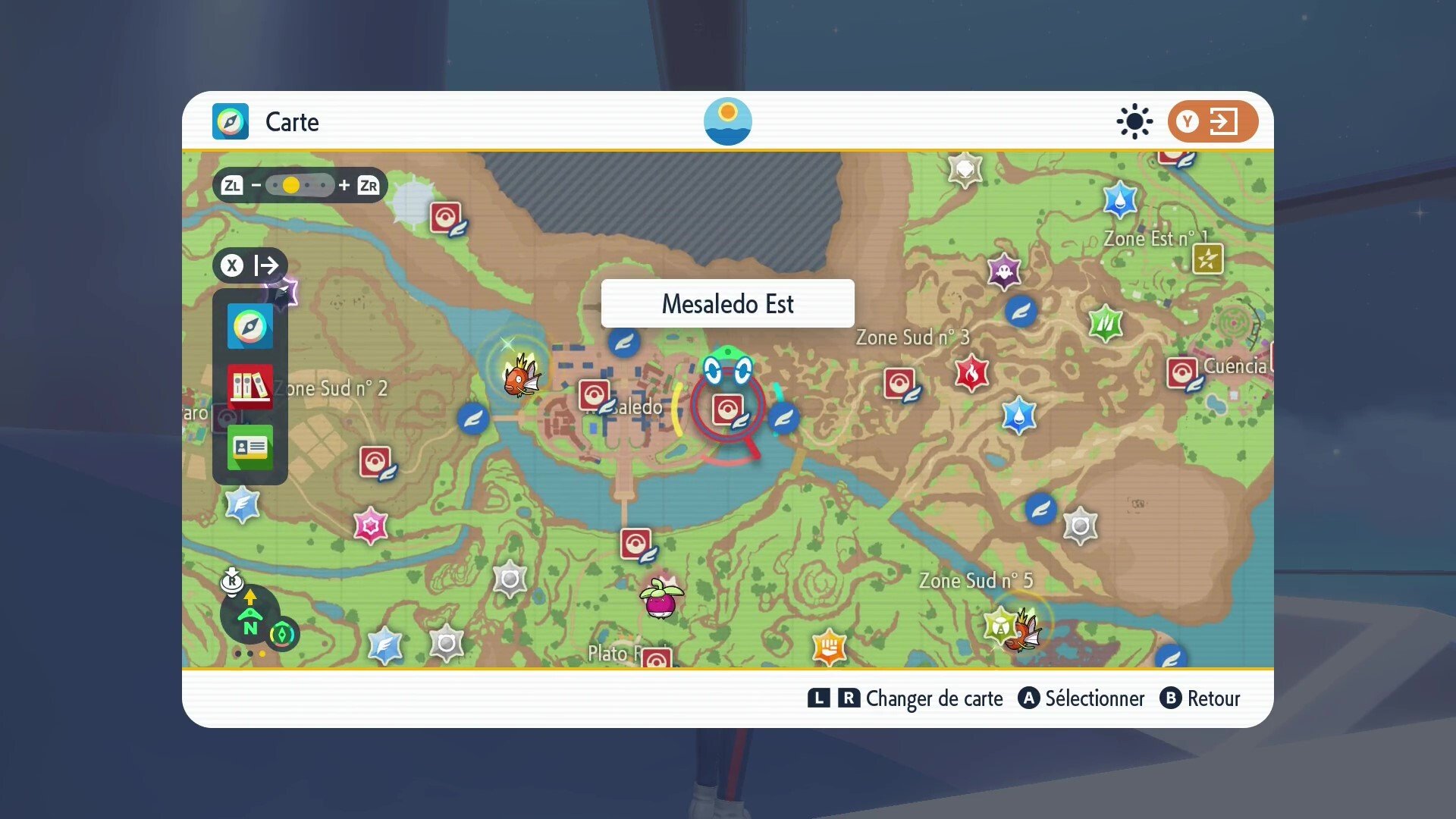Select the blue flight-point feather east of Mesaledo
The image size is (1456, 819).
click(x=783, y=418)
